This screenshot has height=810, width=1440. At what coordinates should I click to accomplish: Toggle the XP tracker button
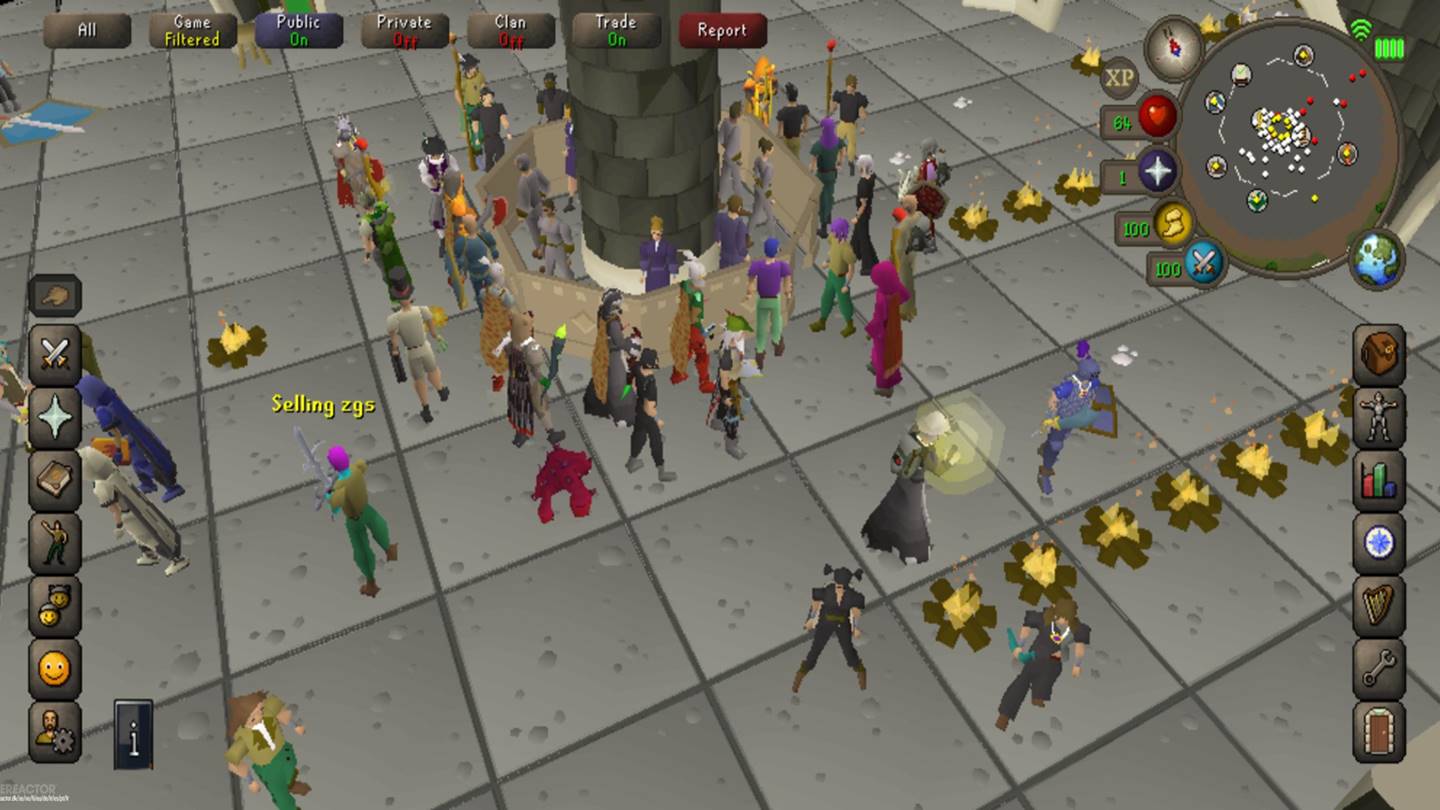(1119, 76)
